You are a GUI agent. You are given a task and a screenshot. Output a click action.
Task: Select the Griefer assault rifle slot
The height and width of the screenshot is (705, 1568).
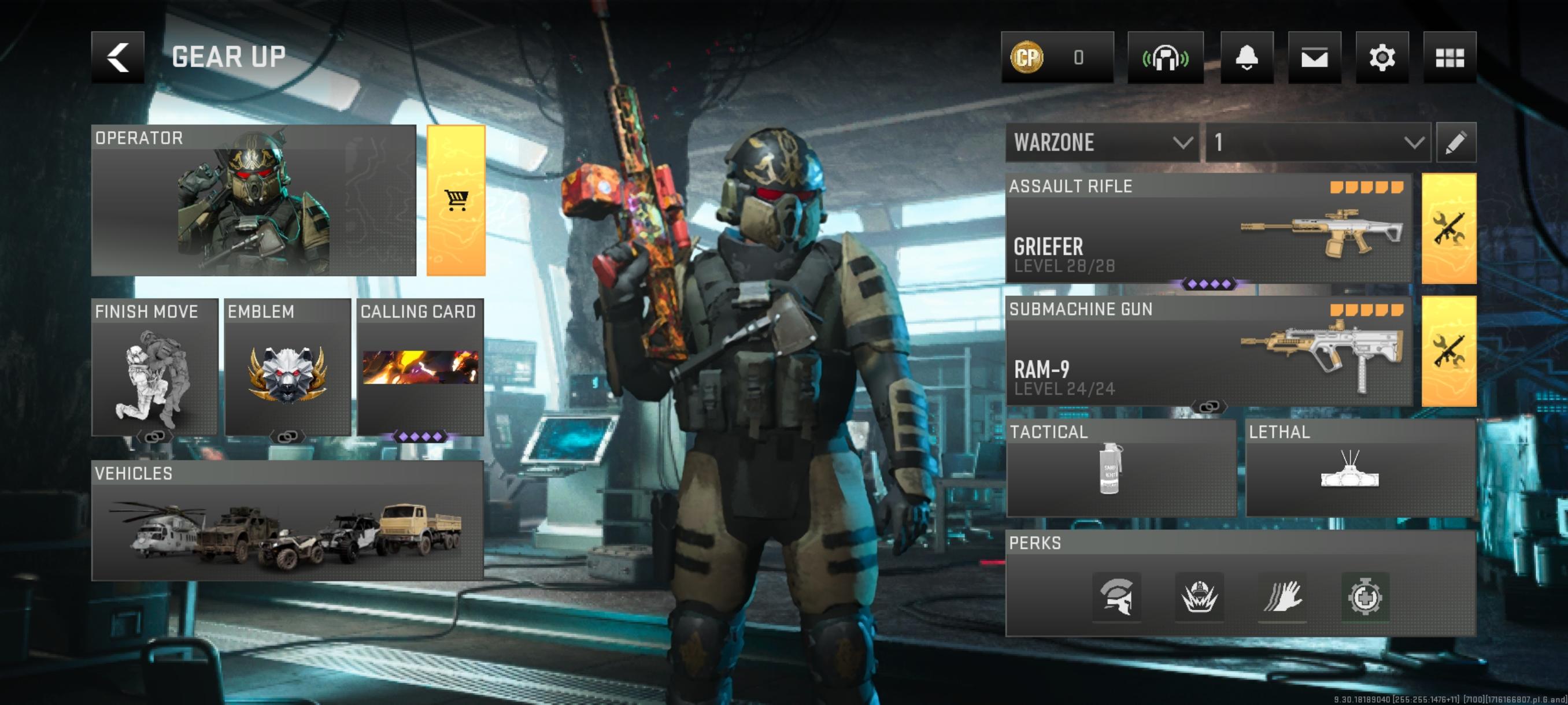point(1208,228)
